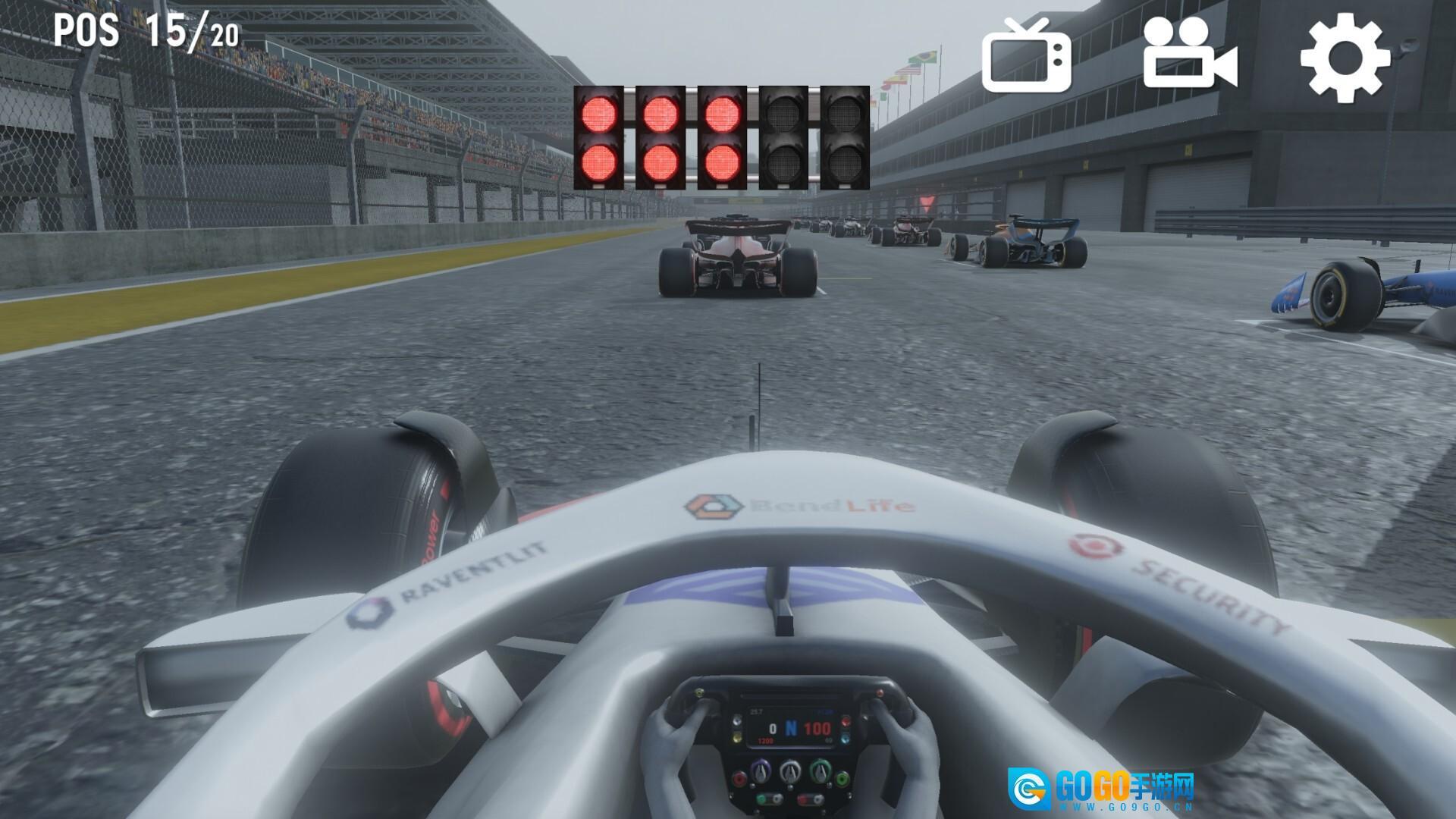Tap the yellow steering wheel button
Image resolution: width=1456 pixels, height=819 pixels.
736,739
